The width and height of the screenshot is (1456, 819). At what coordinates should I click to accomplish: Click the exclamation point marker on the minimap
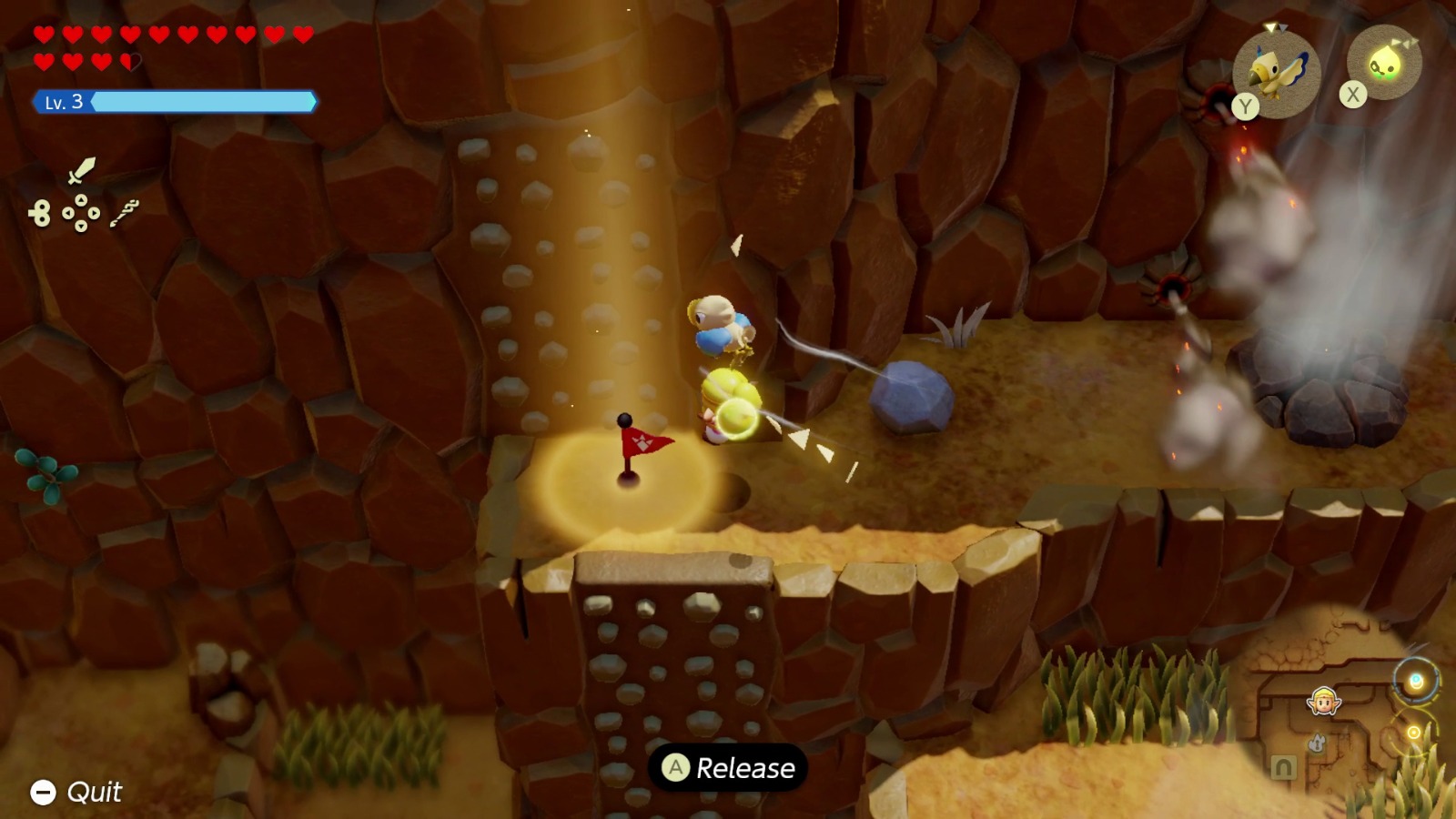(x=1316, y=743)
